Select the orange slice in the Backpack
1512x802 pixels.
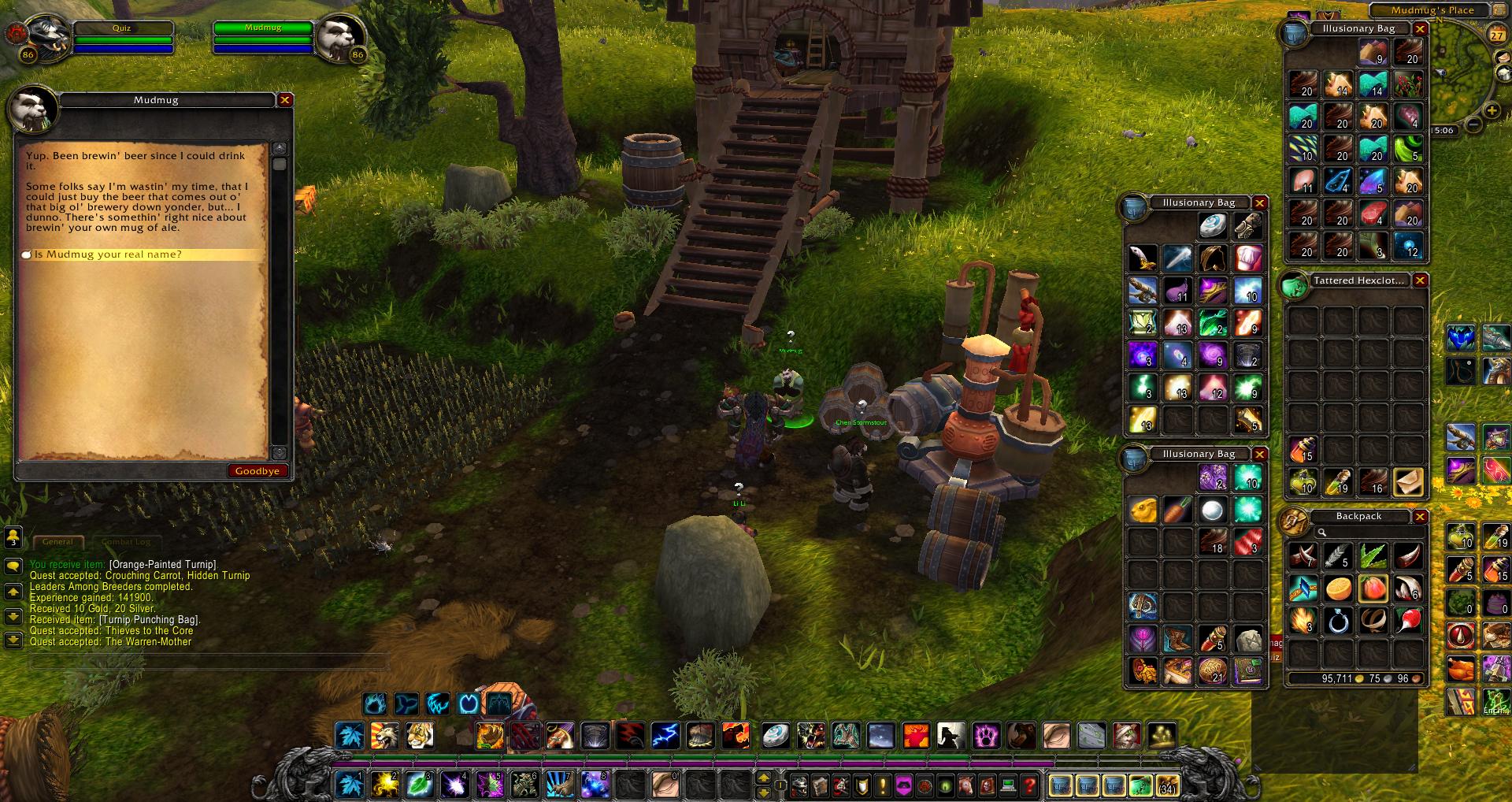pyautogui.click(x=1338, y=588)
